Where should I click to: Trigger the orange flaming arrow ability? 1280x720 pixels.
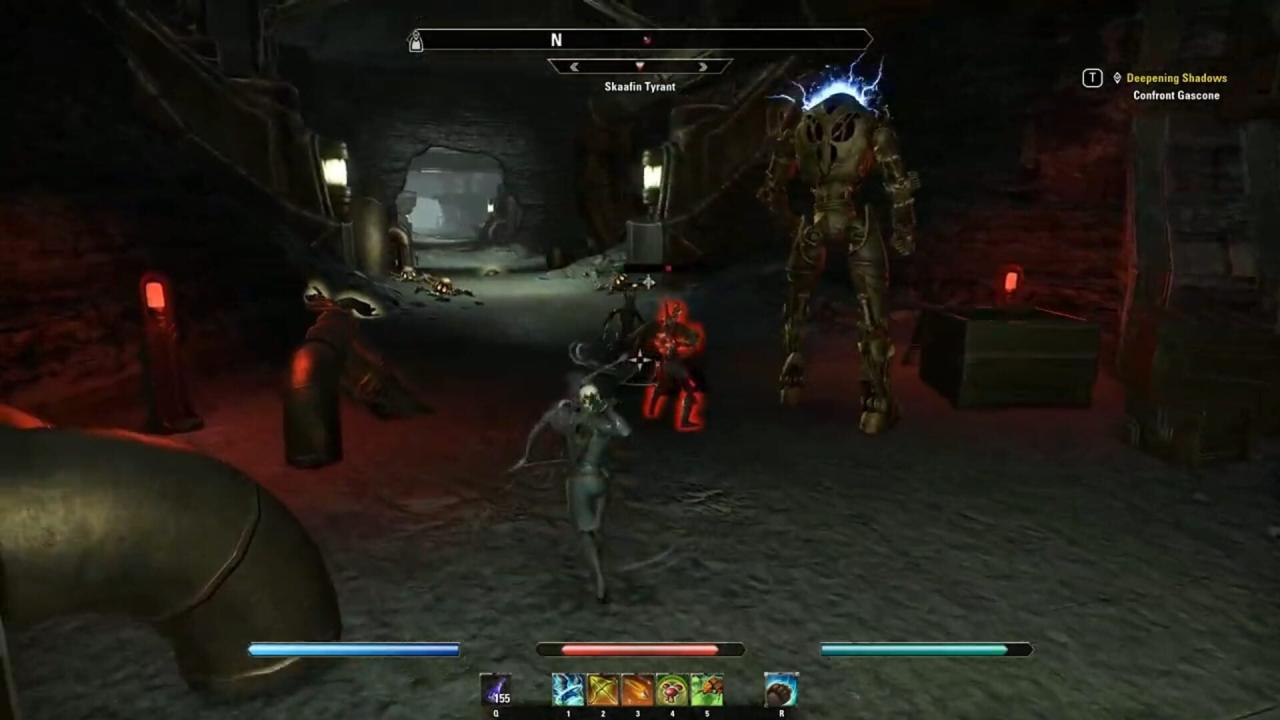click(637, 690)
